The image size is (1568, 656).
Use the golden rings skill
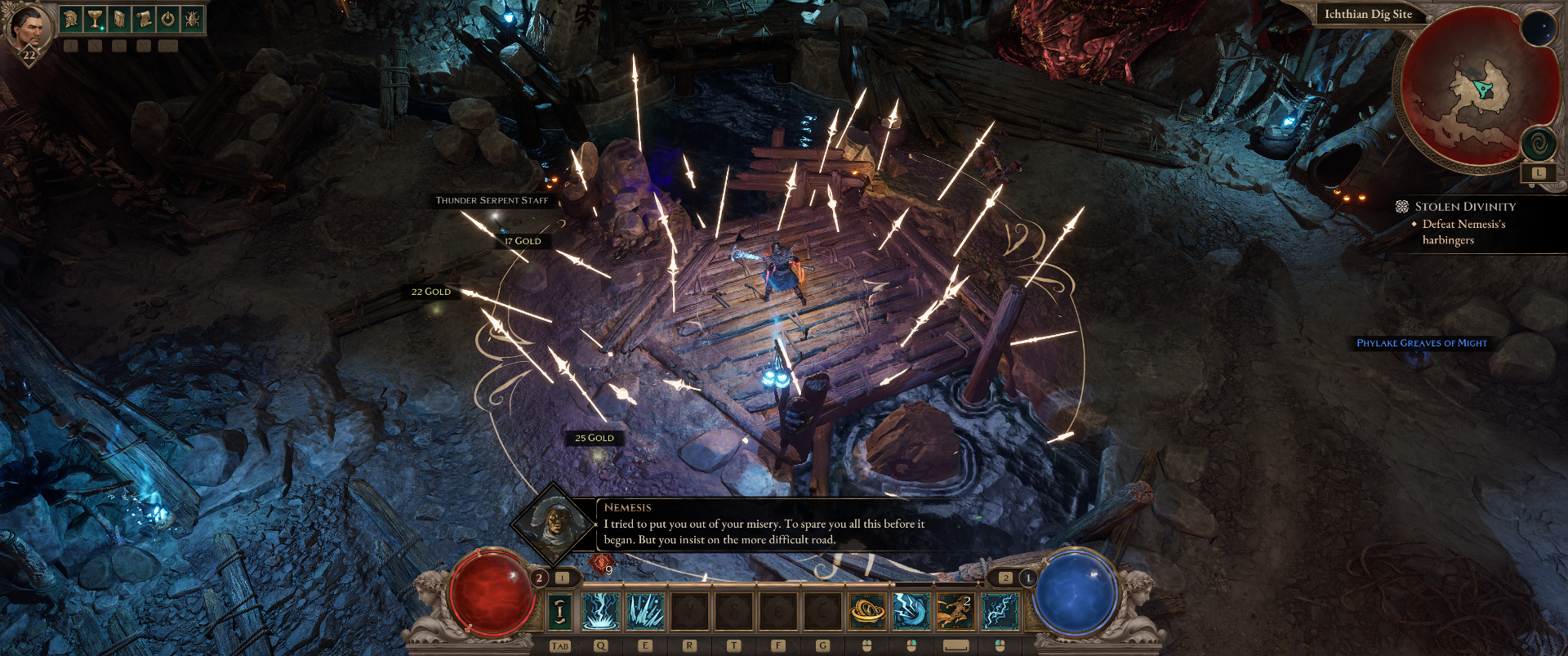click(867, 611)
